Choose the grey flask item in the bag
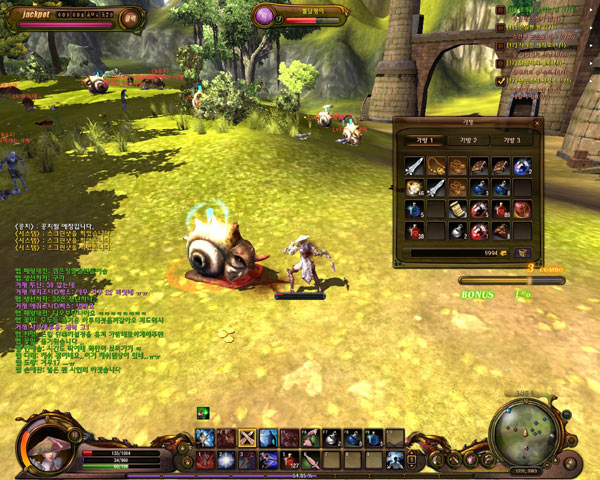This screenshot has height=480, width=600. point(457,232)
